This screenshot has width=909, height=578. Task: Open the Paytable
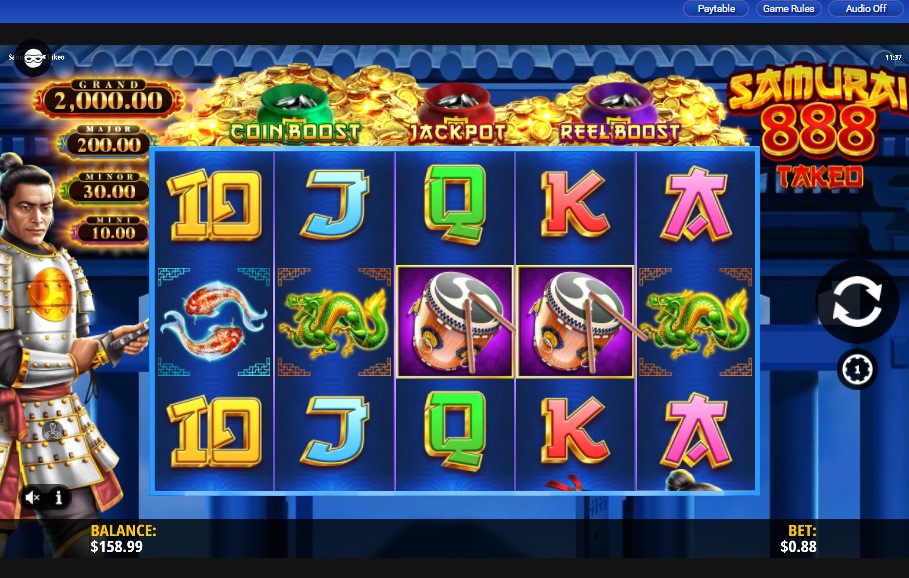pos(716,9)
